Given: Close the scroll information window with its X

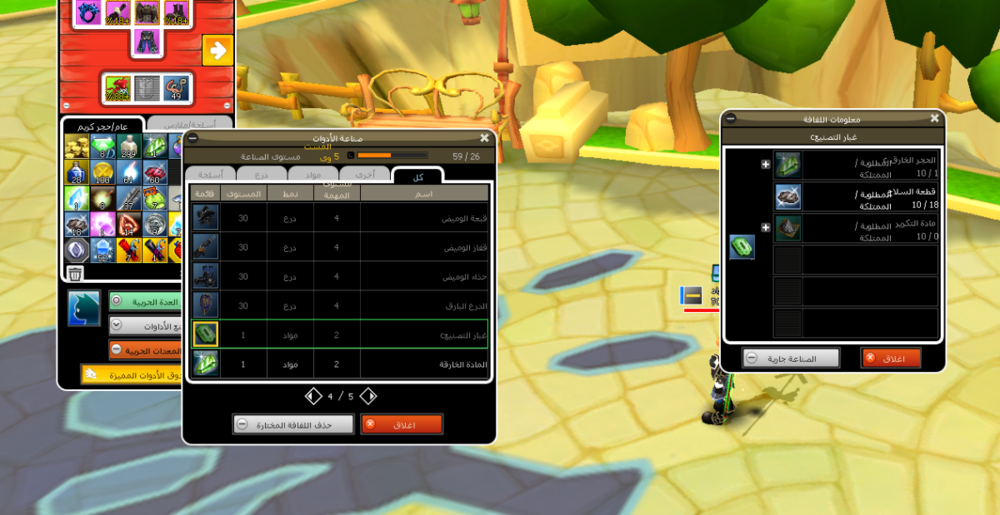Looking at the screenshot, I should pyautogui.click(x=934, y=118).
